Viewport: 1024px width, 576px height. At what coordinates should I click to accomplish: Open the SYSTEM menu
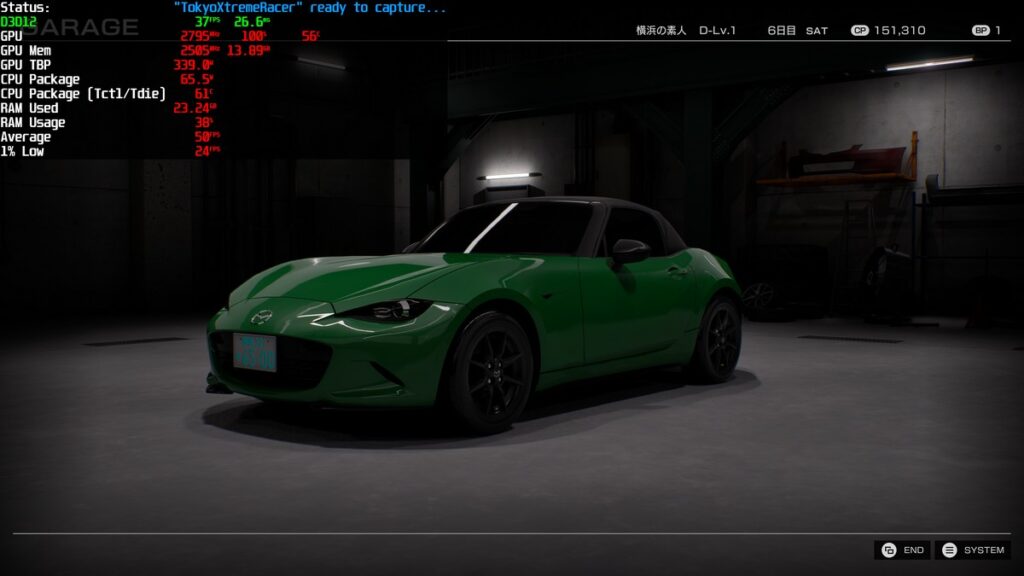pos(973,550)
